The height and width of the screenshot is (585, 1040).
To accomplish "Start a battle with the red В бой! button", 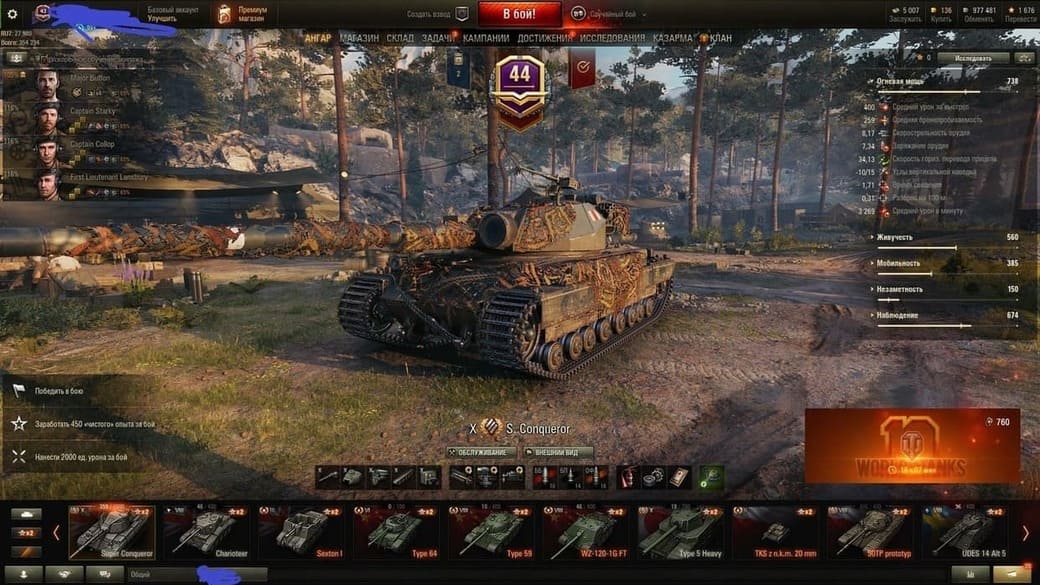I will tap(519, 14).
